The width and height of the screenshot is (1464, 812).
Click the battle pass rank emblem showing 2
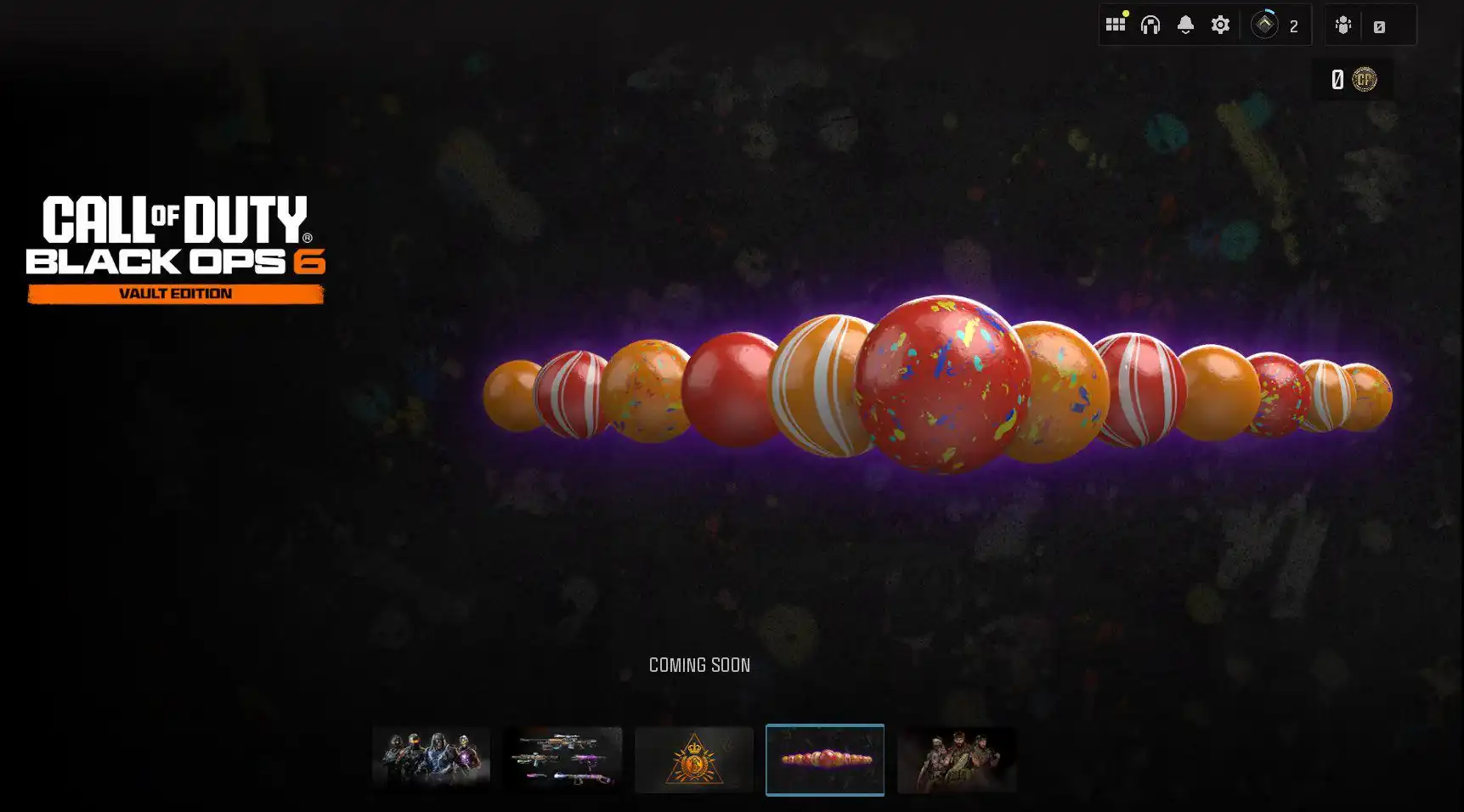1266,24
